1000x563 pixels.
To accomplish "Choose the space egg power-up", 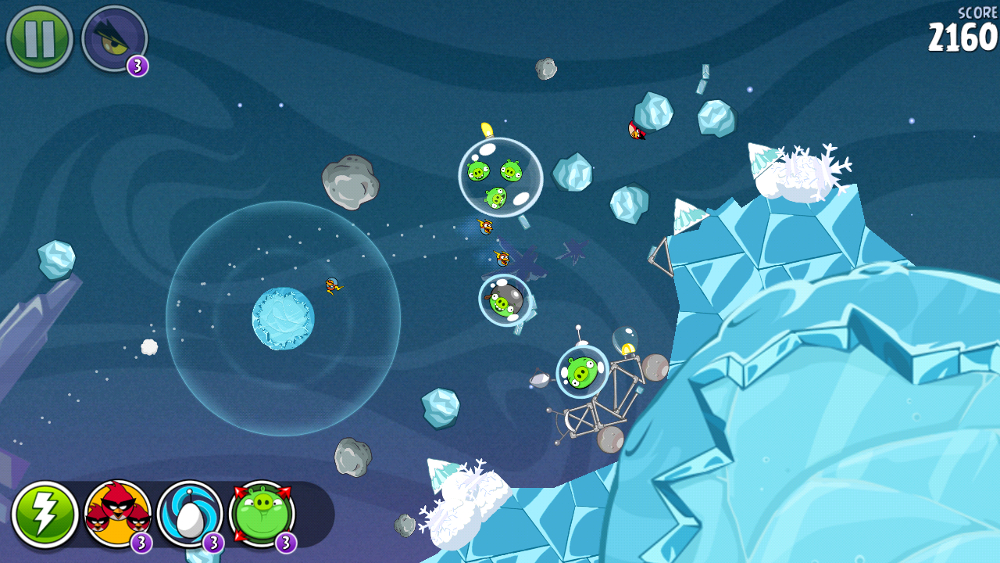I will [x=189, y=515].
